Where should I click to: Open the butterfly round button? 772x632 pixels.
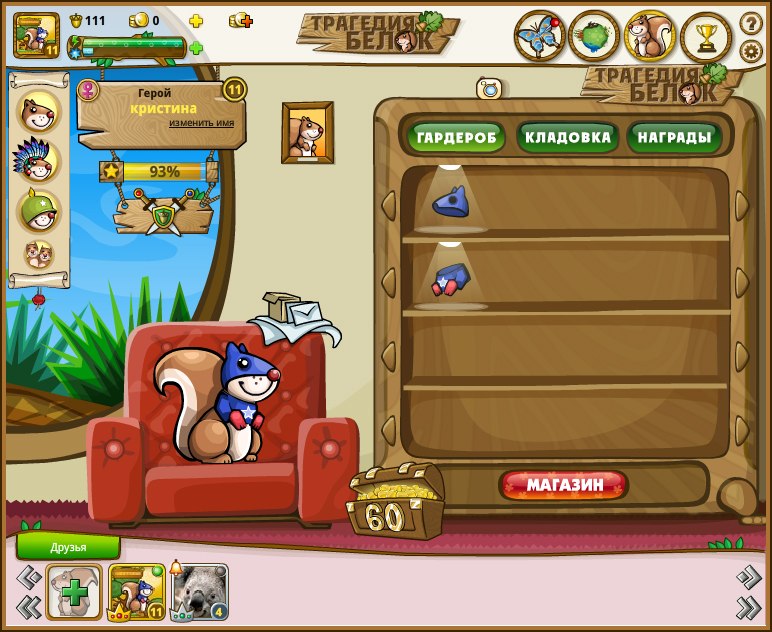point(540,36)
